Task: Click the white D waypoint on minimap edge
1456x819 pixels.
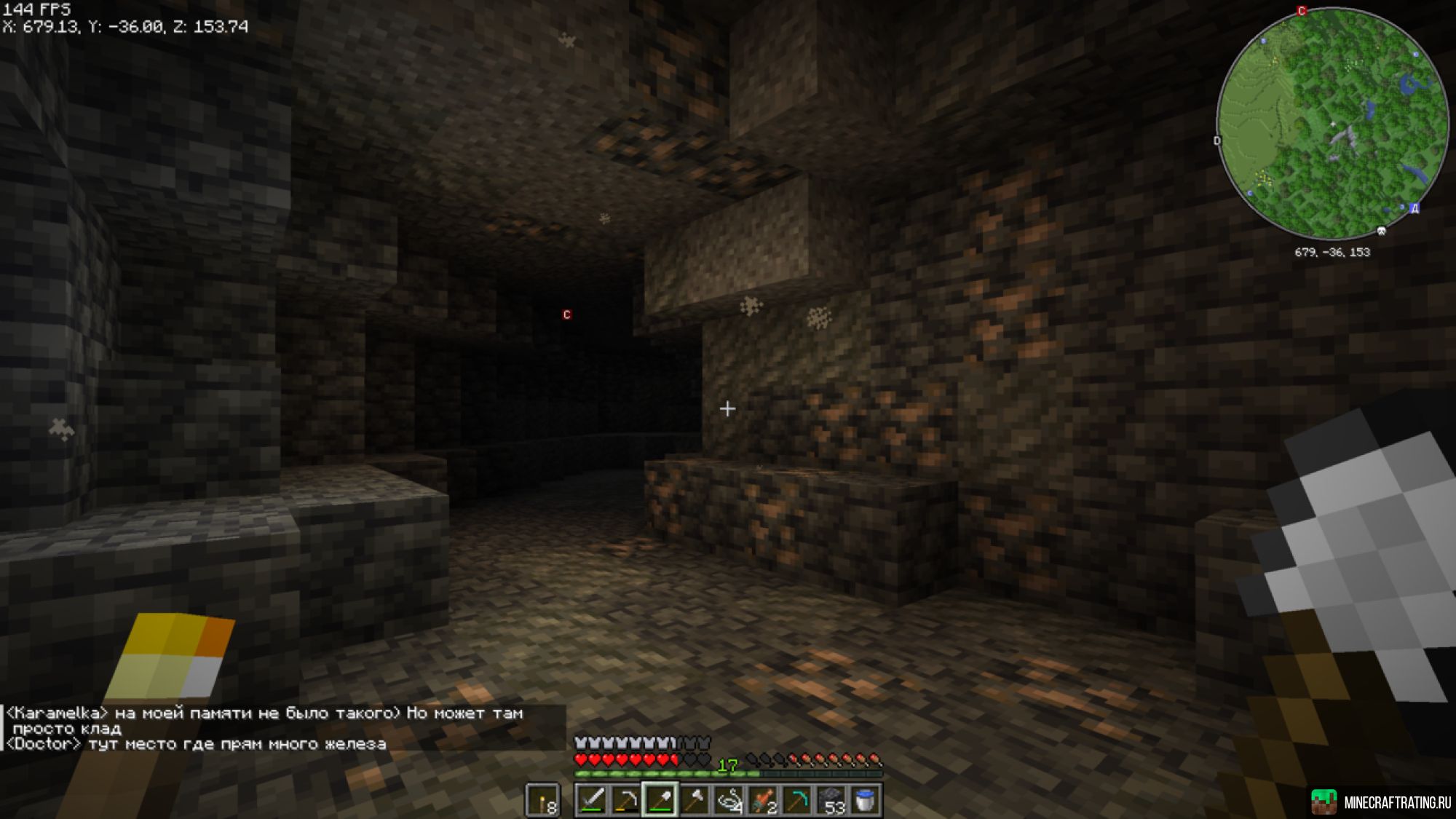Action: coord(1217,141)
